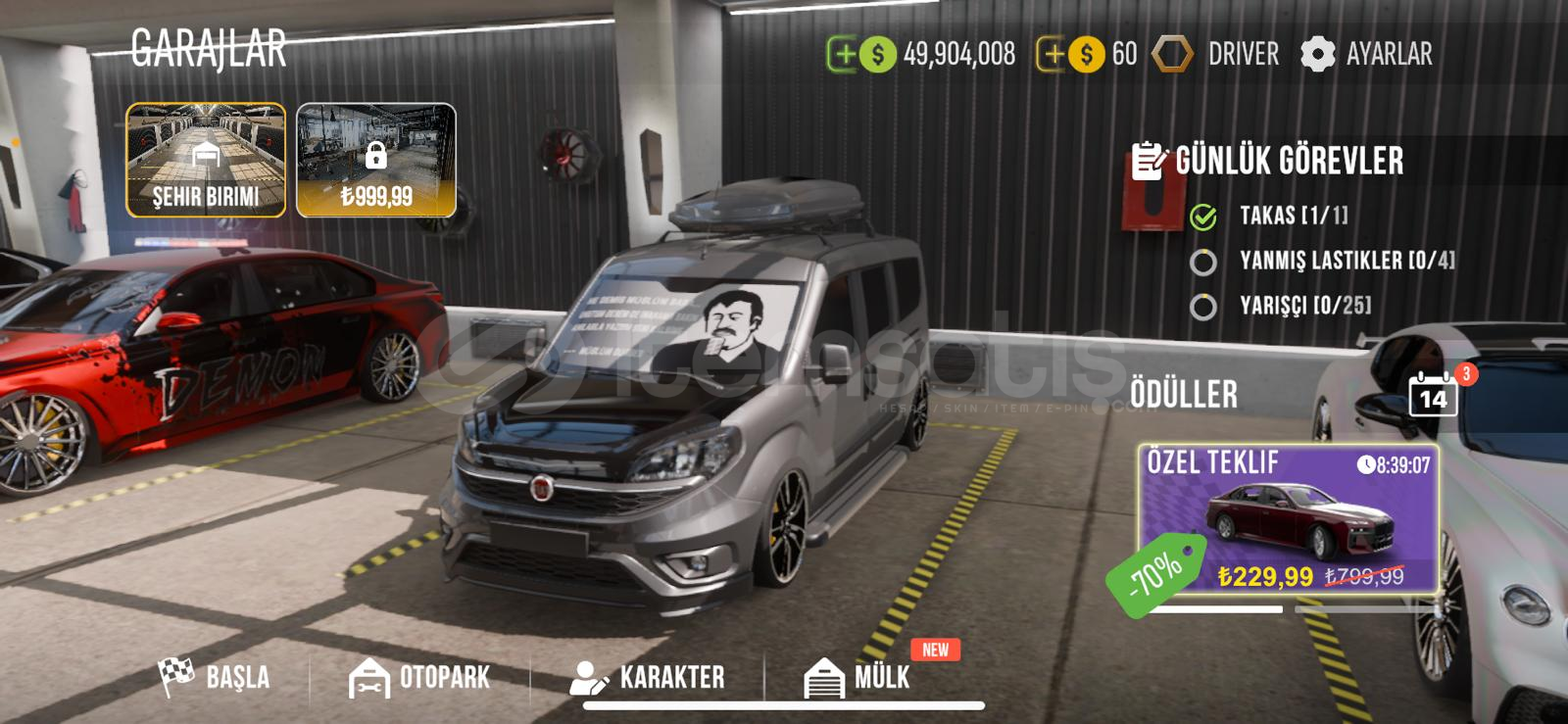Add more gold coins

[x=1053, y=54]
